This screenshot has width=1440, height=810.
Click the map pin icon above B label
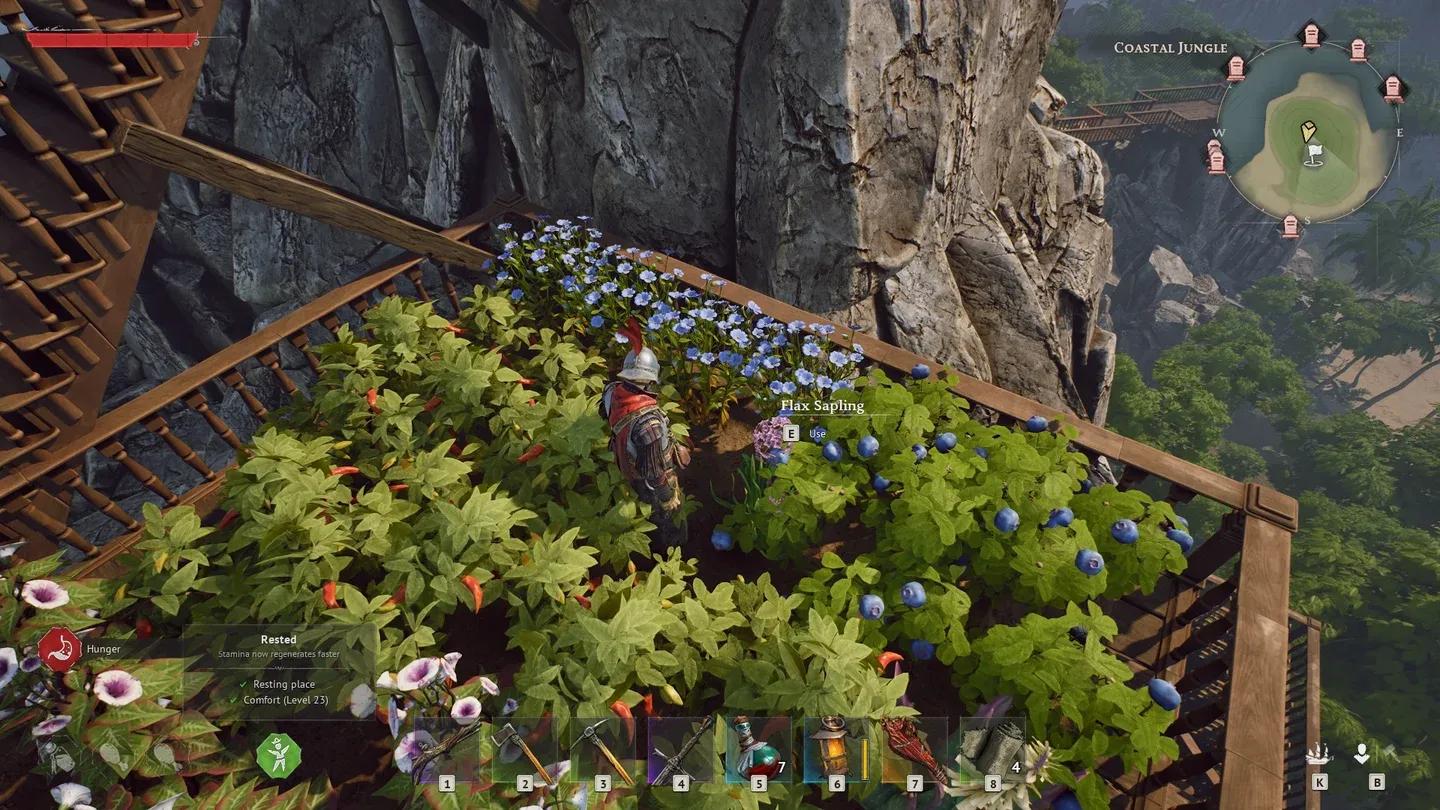pos(1362,755)
